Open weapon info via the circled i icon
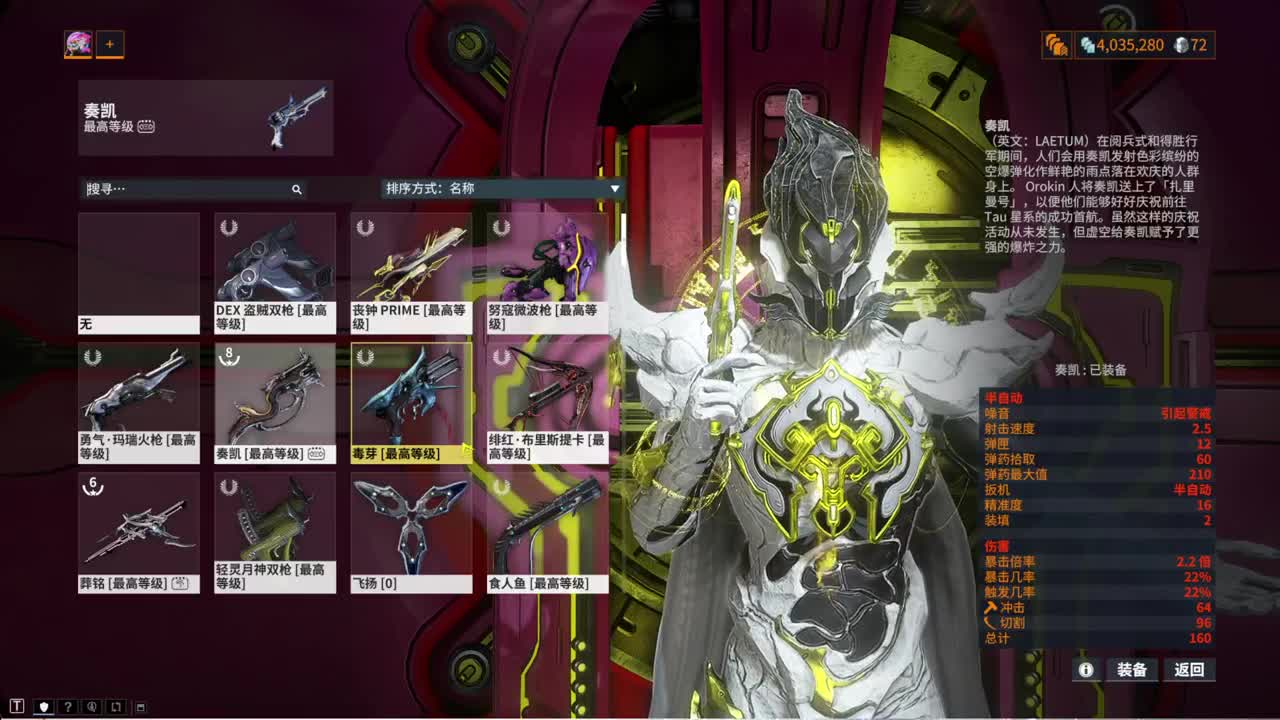Image resolution: width=1280 pixels, height=720 pixels. [x=1087, y=670]
